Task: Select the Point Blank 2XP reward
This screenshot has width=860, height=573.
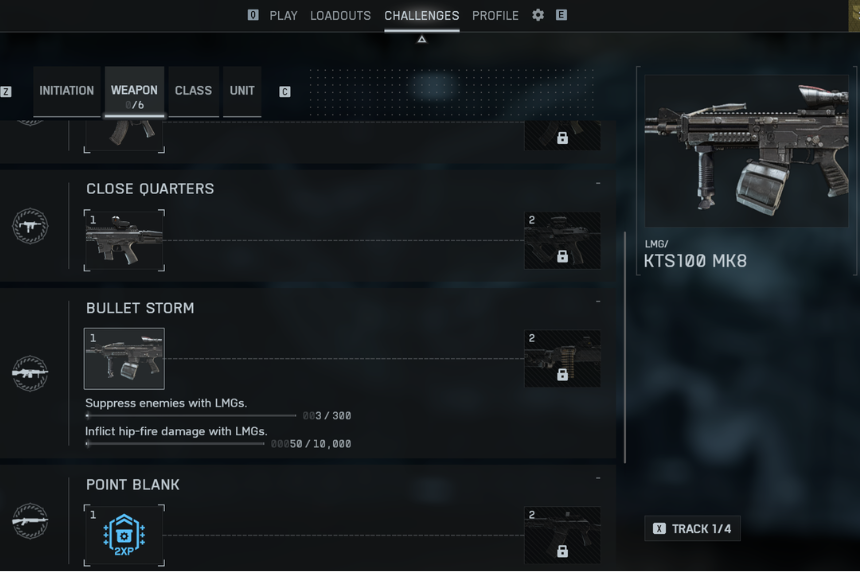Action: pyautogui.click(x=124, y=535)
